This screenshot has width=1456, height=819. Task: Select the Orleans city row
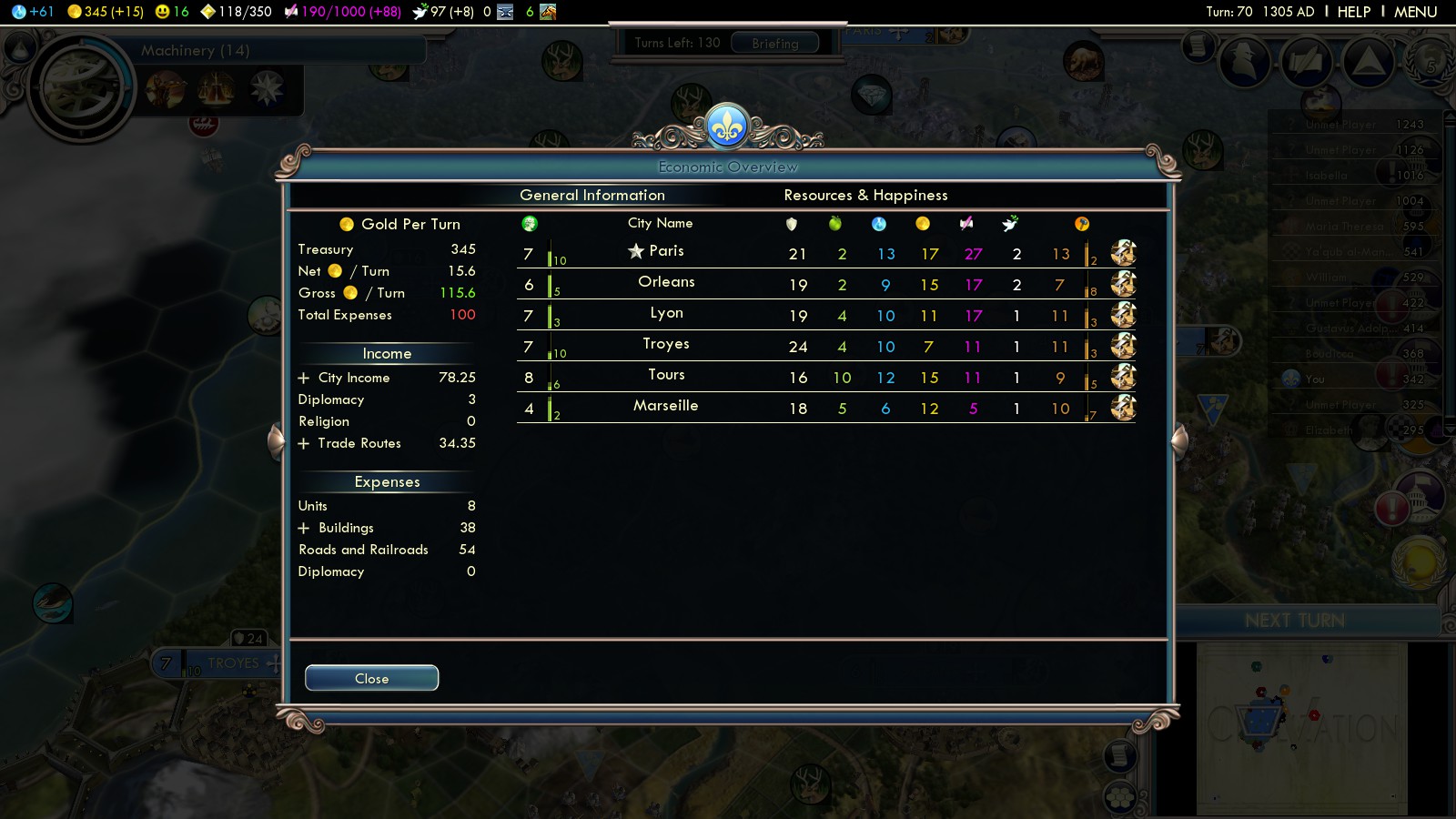(666, 282)
